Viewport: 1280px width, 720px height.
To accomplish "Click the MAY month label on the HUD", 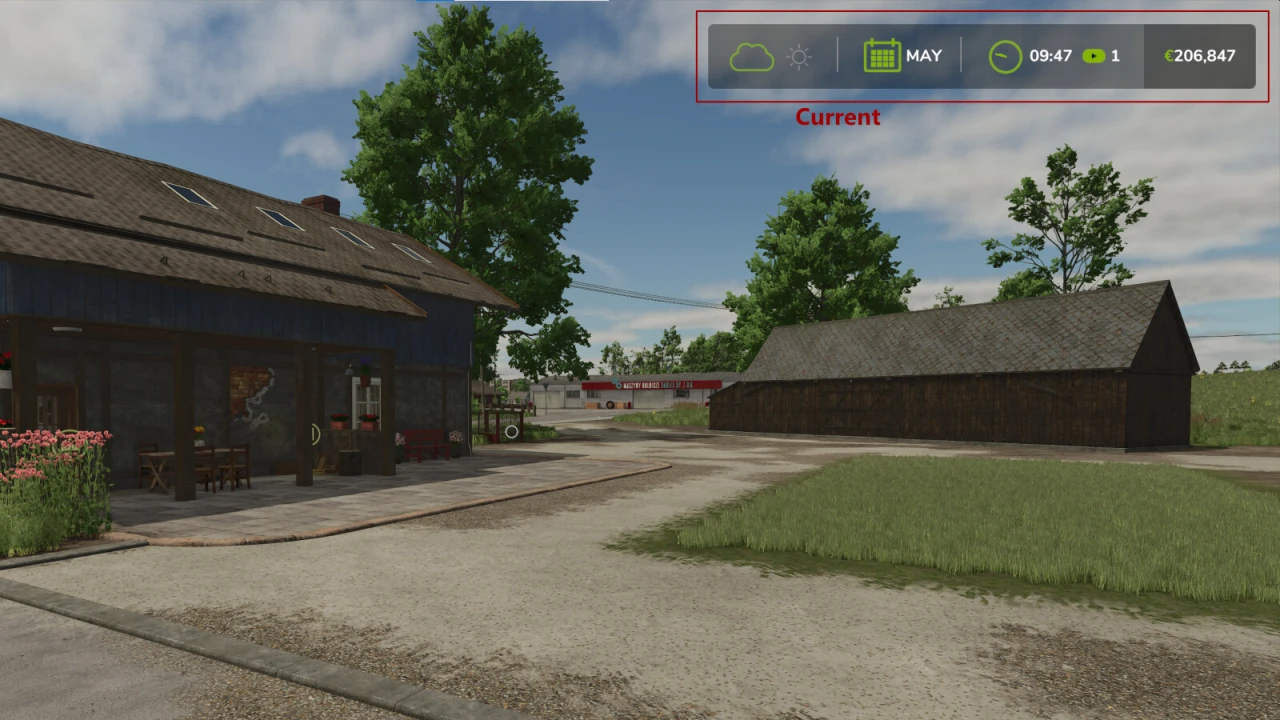I will (x=925, y=56).
